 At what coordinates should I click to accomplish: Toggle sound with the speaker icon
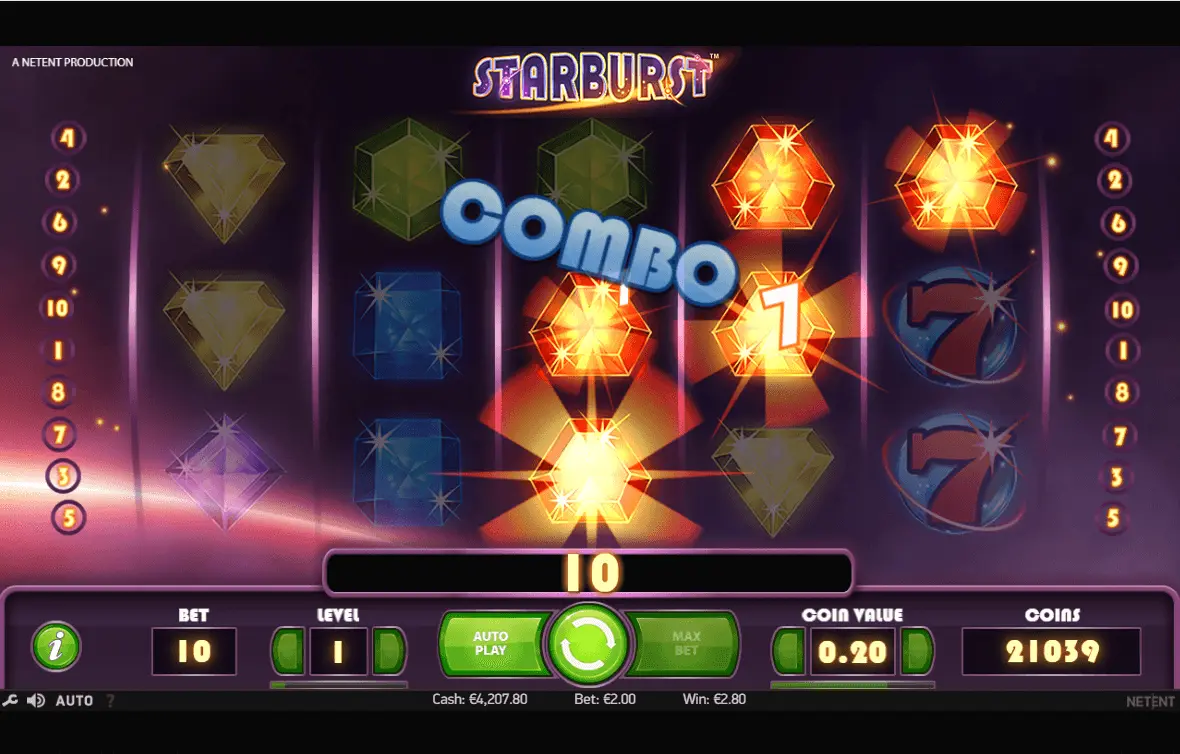tap(35, 701)
